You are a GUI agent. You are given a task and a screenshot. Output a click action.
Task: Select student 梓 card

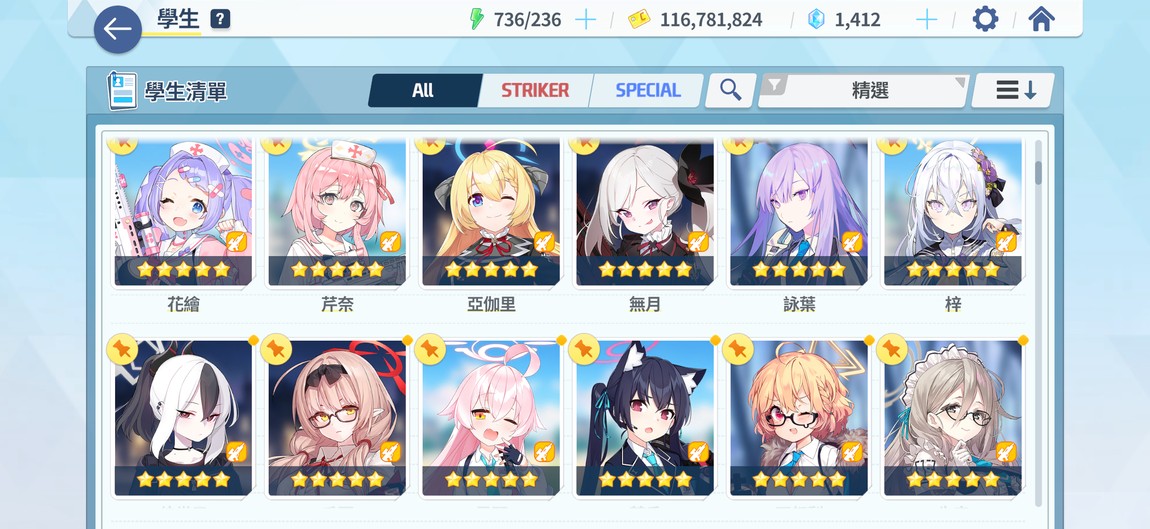coord(953,215)
